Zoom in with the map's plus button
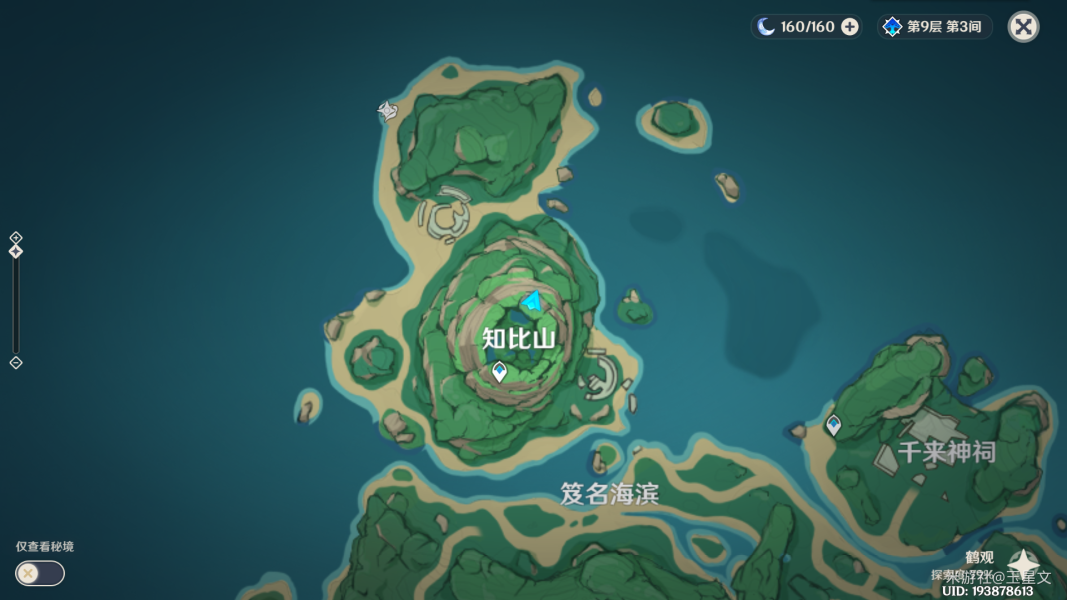 (x=16, y=237)
